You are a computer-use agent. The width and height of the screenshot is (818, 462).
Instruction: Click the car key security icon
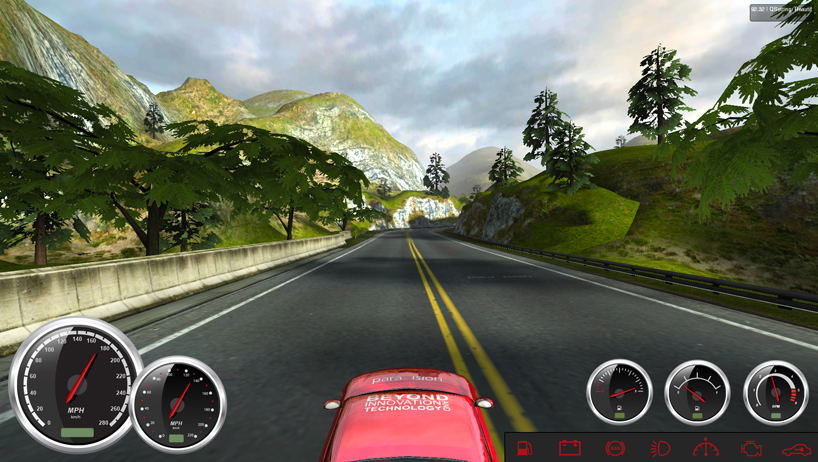[x=796, y=448]
